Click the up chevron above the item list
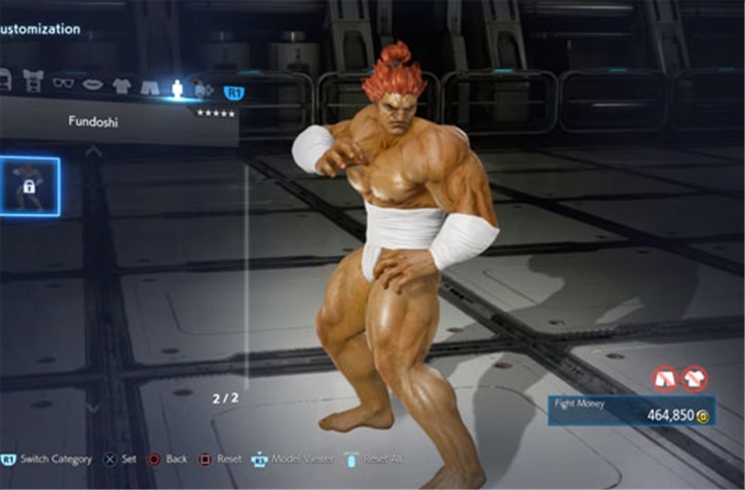 (93, 152)
